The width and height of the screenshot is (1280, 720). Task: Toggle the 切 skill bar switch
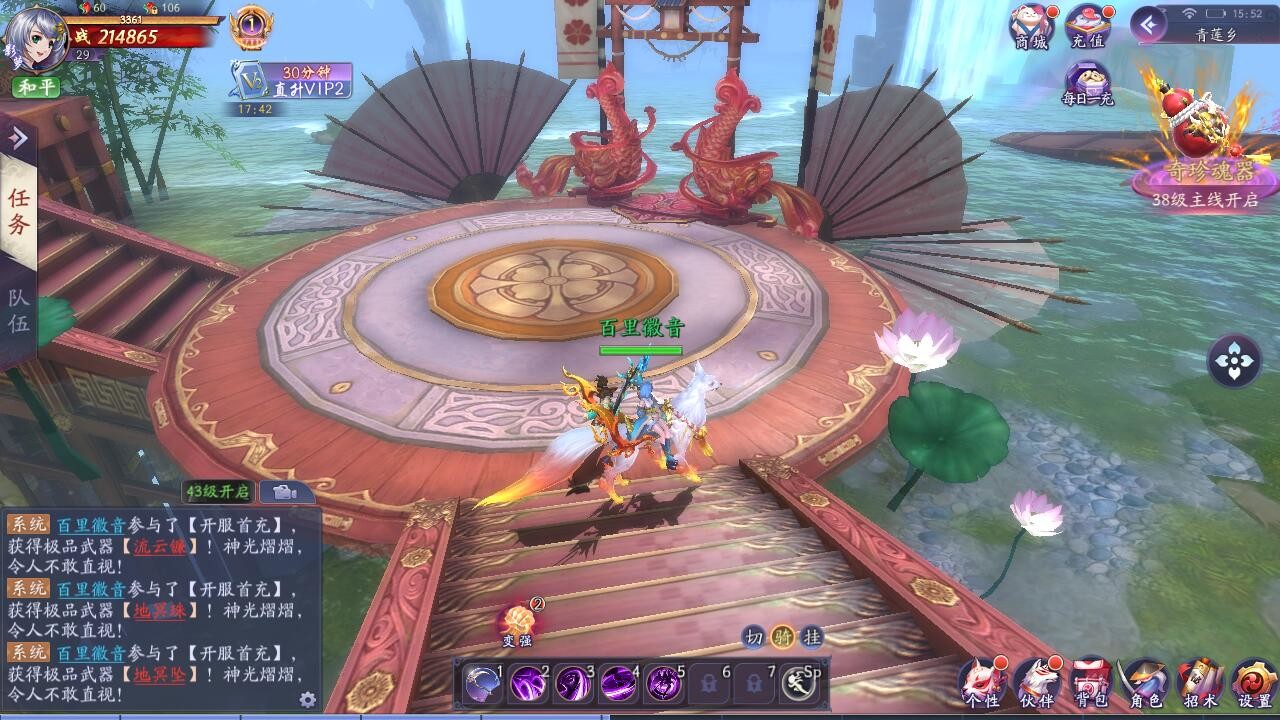752,635
